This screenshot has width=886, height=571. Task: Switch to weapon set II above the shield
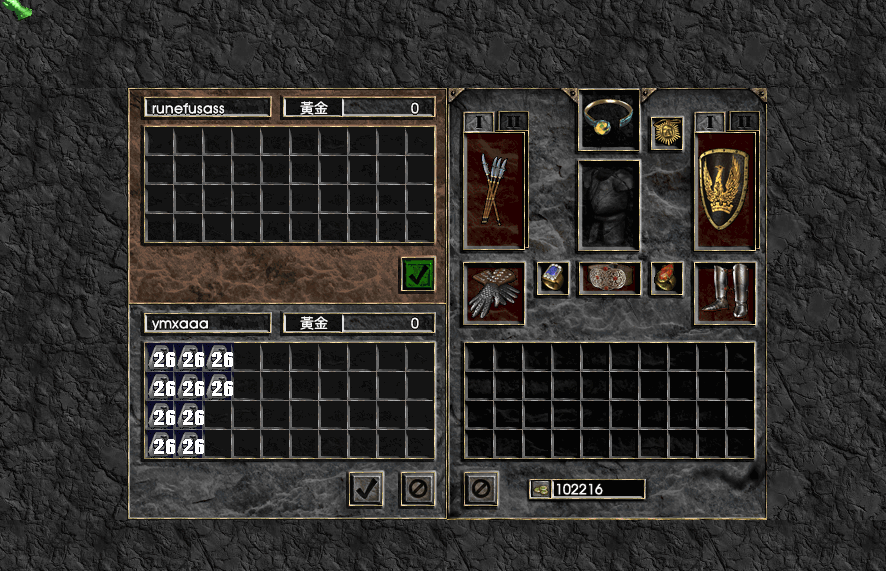click(x=743, y=121)
